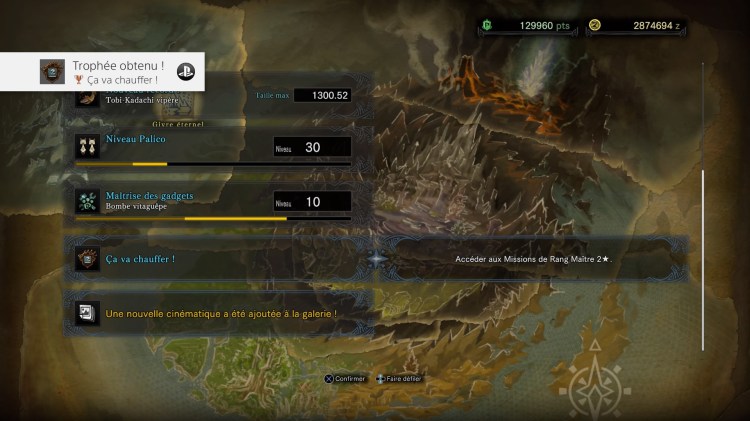Click the Palico level icon
The width and height of the screenshot is (750, 421).
[x=87, y=147]
